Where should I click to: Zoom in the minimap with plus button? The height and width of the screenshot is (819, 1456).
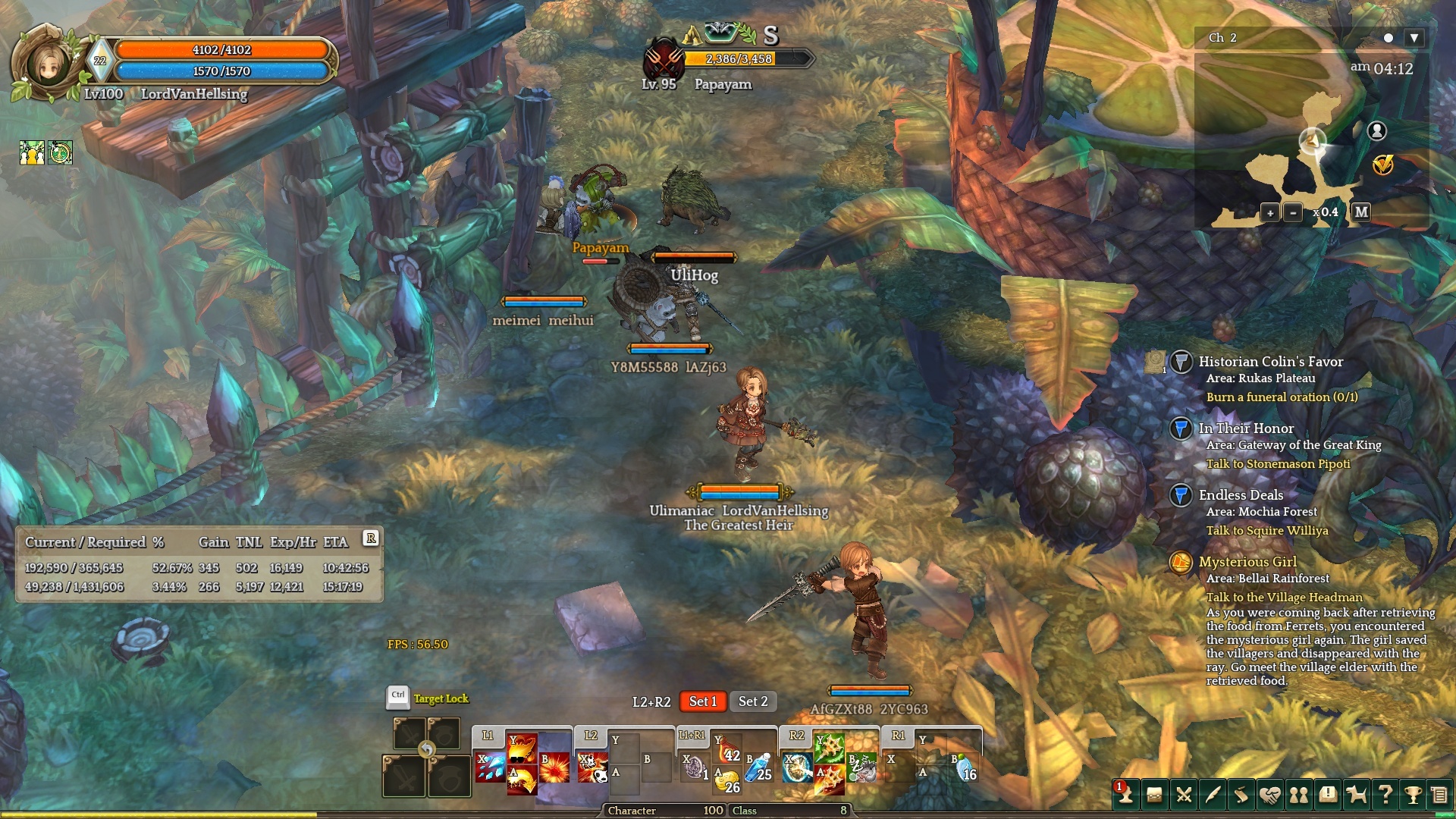pyautogui.click(x=1270, y=212)
